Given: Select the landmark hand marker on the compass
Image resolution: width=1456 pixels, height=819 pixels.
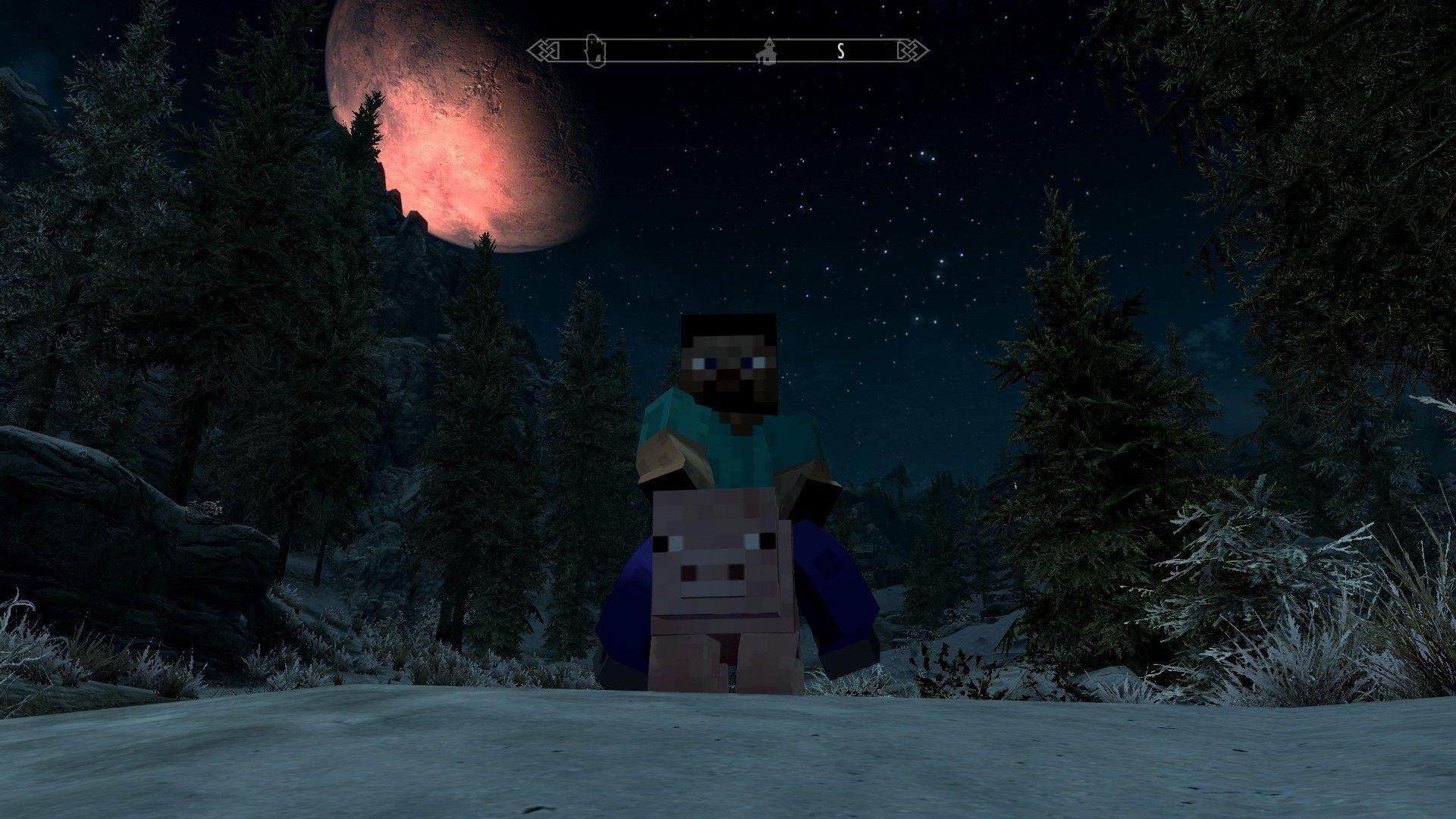Looking at the screenshot, I should [x=595, y=49].
